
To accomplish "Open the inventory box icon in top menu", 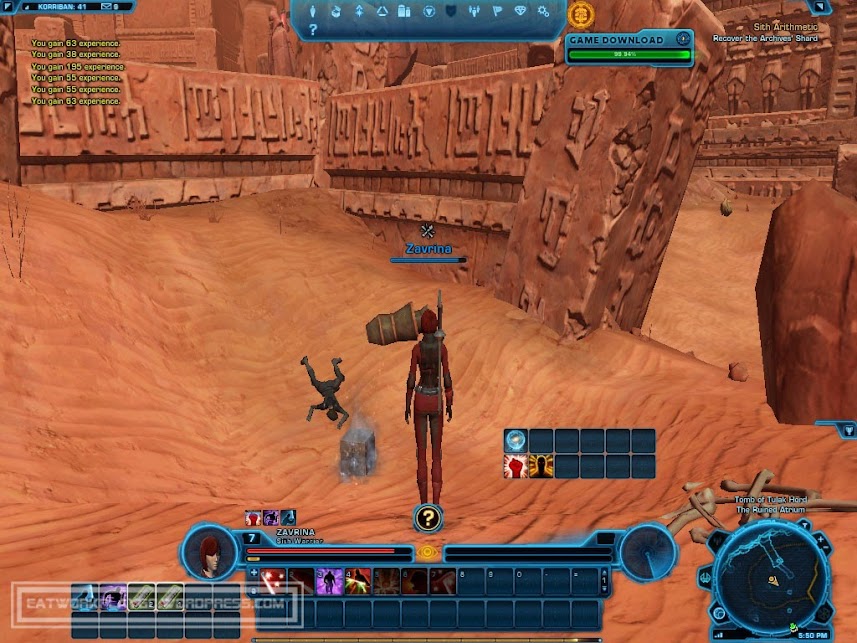I will (405, 12).
